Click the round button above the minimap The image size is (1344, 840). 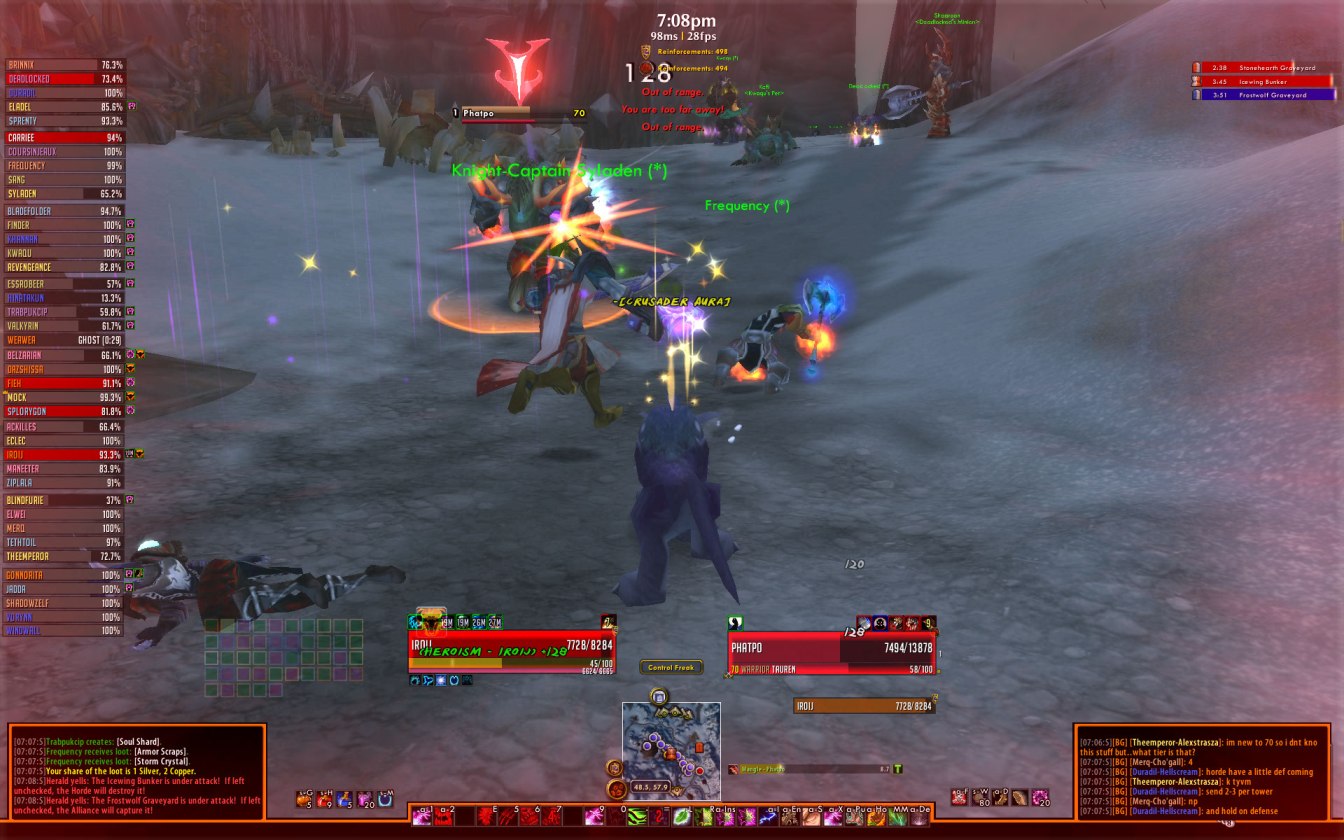click(x=659, y=696)
